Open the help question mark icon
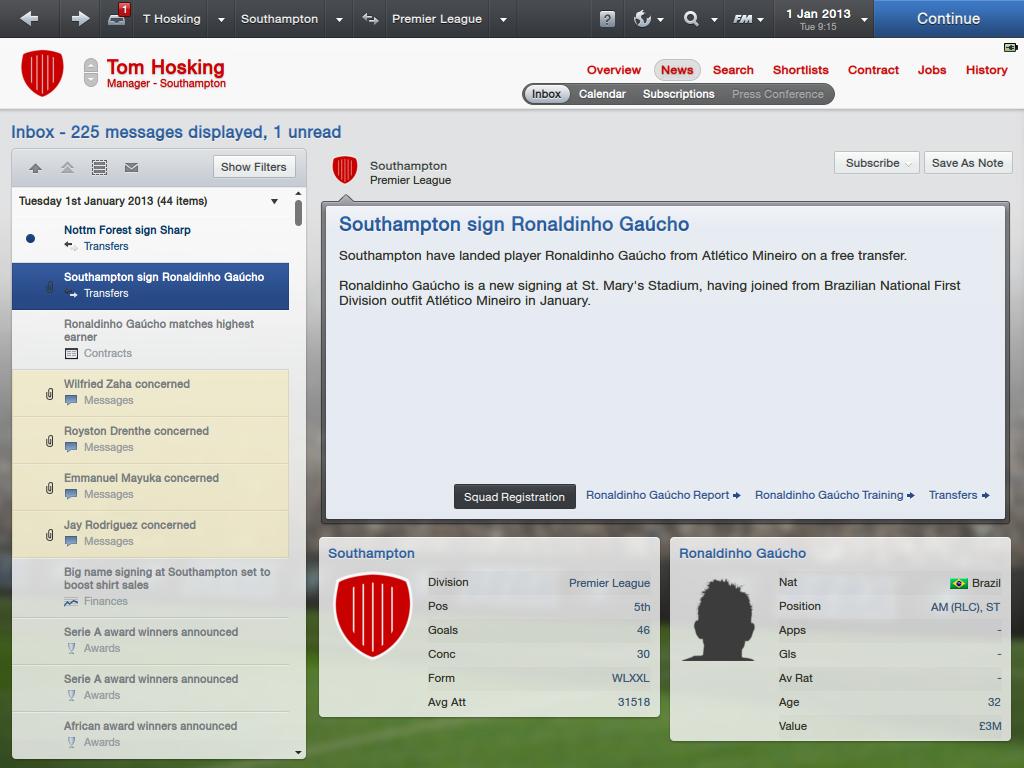 607,19
